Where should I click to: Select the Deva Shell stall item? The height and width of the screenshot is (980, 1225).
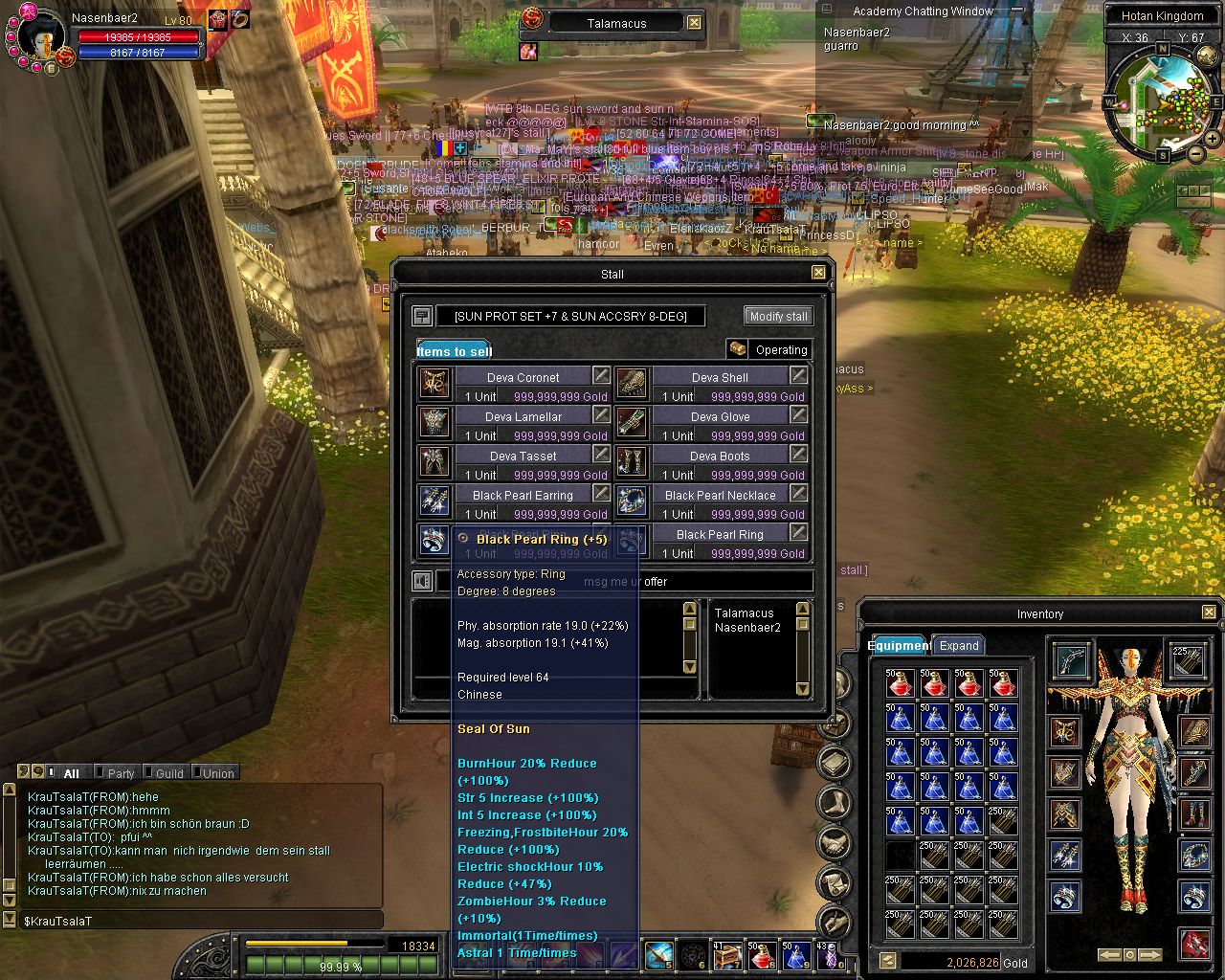633,382
